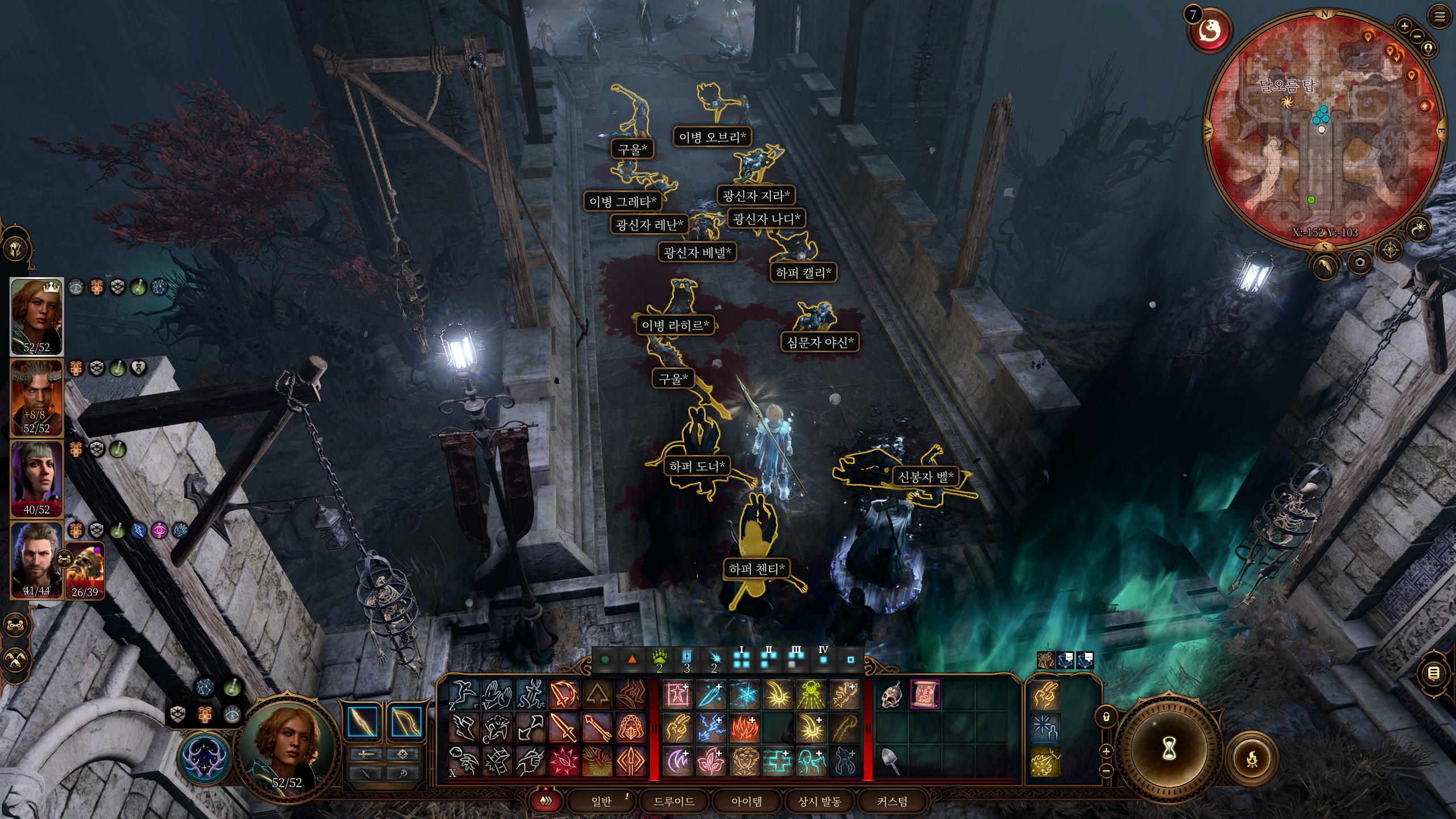Select the horned tiefling party portrait
Screen dimensions: 1456x819
coord(36,398)
